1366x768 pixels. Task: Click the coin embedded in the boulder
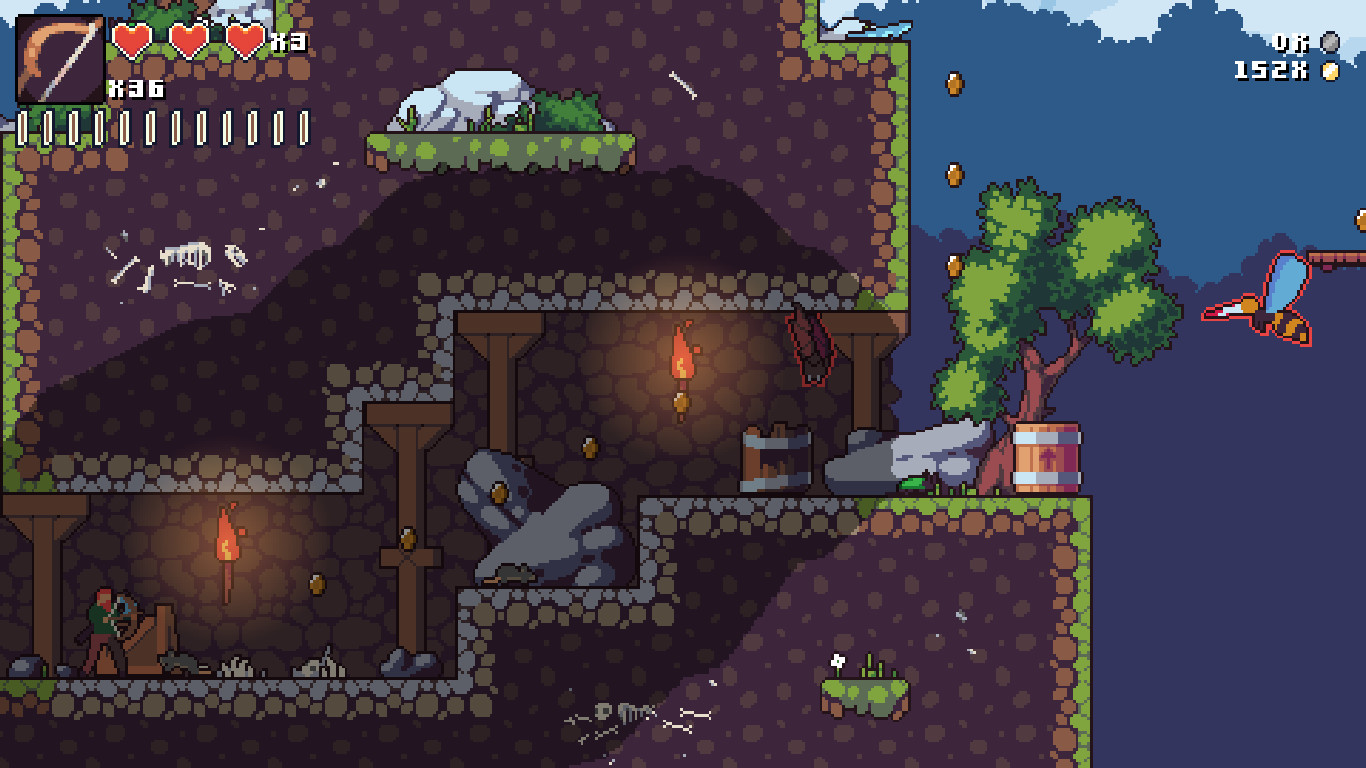point(500,492)
